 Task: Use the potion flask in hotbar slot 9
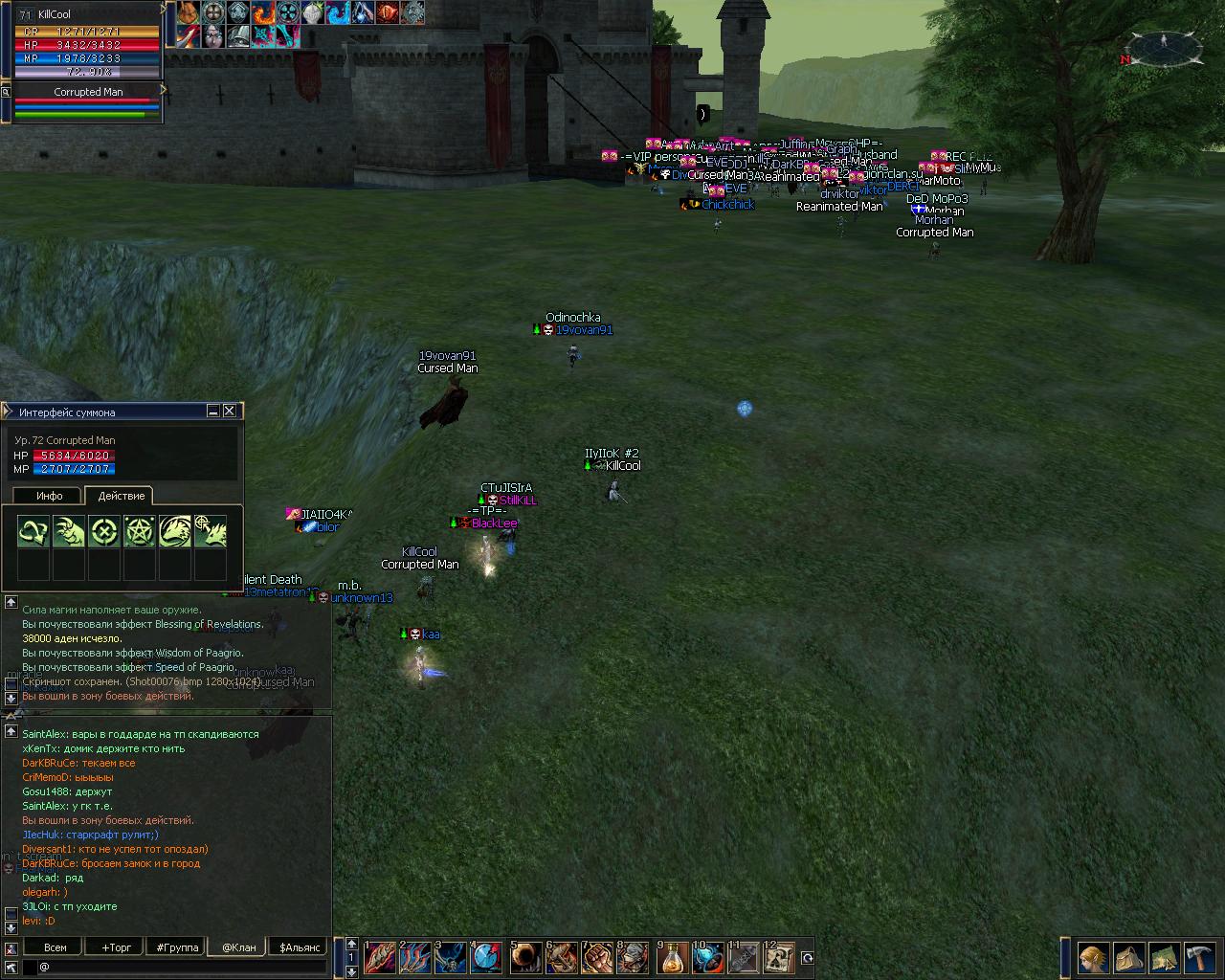pos(674,957)
